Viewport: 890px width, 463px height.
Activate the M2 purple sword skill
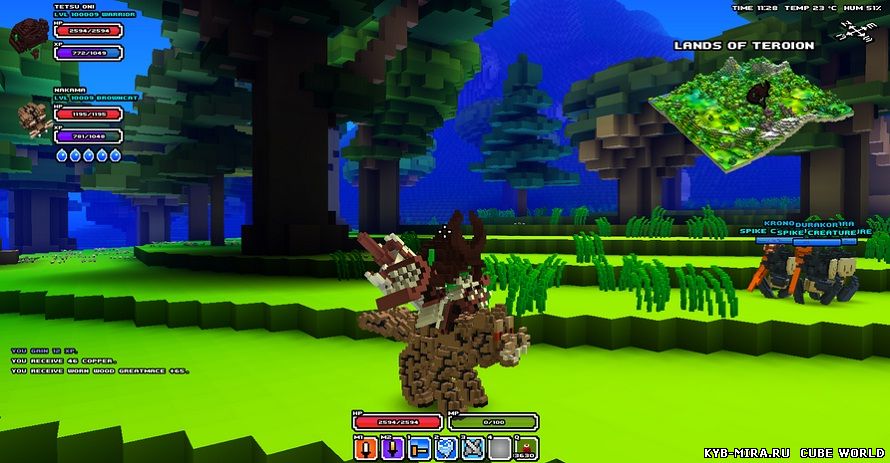coord(391,448)
